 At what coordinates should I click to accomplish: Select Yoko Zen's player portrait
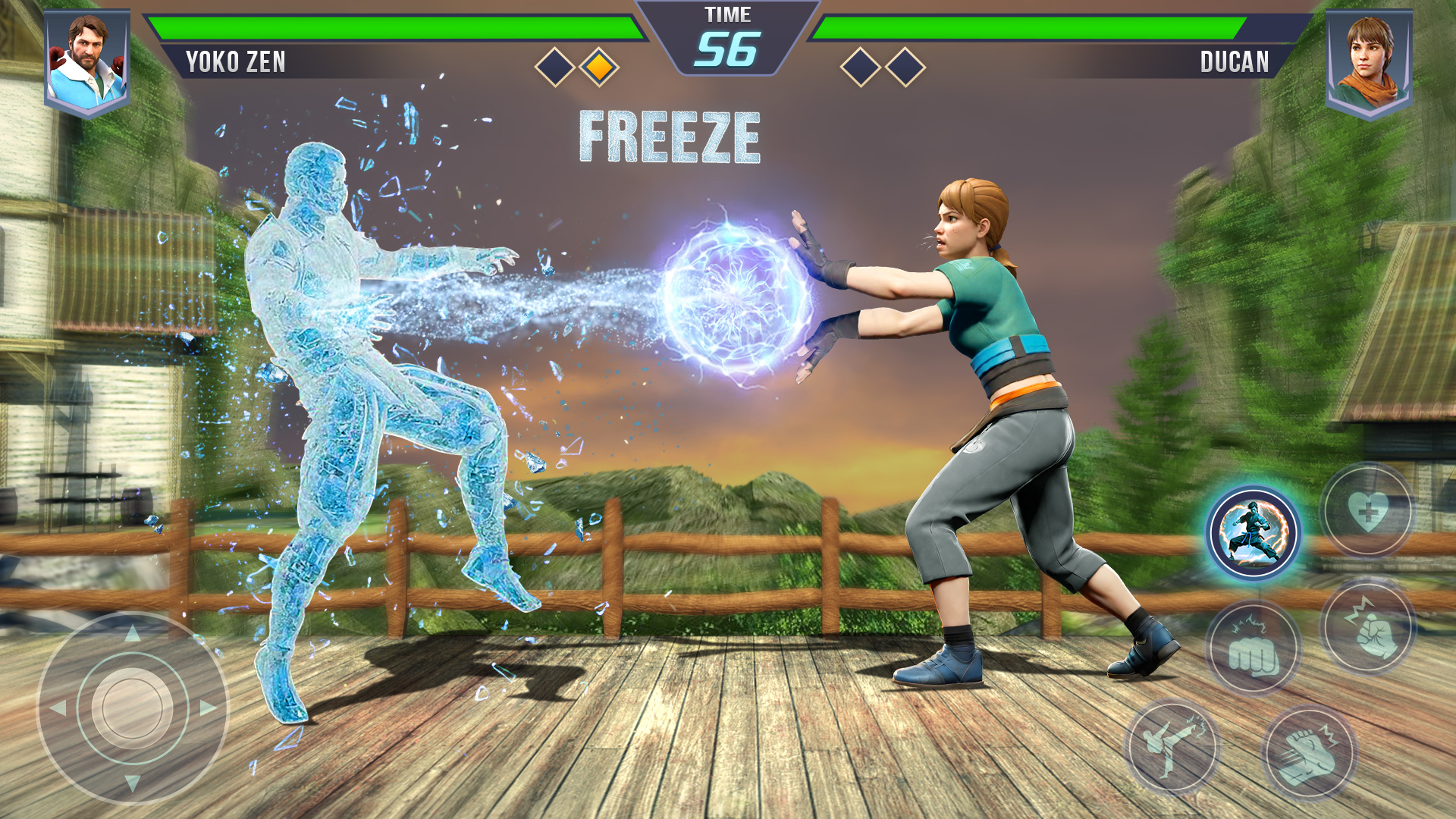click(x=87, y=62)
